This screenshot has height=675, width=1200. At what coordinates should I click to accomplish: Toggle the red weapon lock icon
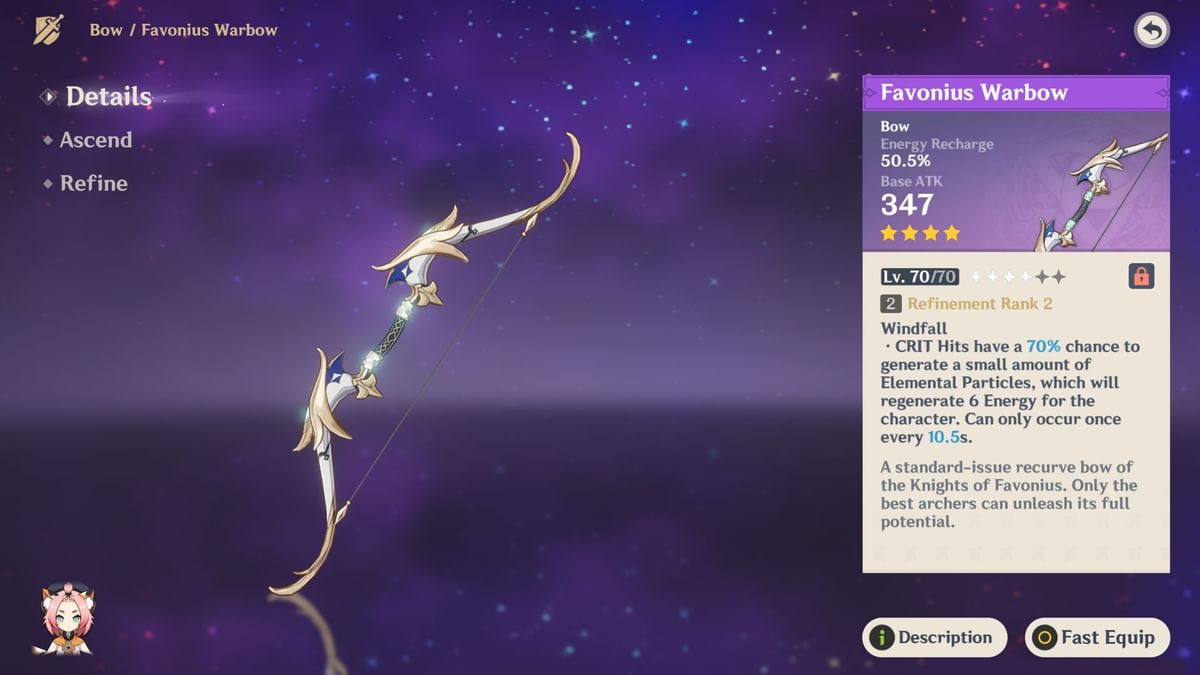(x=1141, y=276)
